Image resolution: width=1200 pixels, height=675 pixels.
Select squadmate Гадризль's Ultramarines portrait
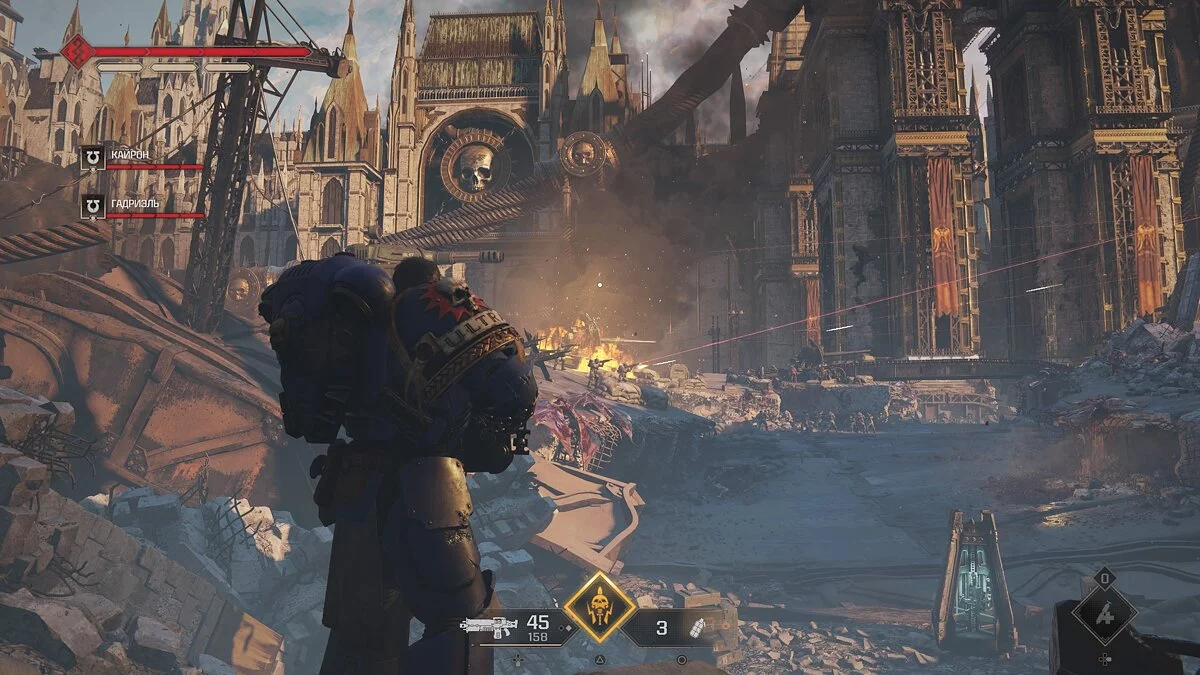[x=92, y=205]
